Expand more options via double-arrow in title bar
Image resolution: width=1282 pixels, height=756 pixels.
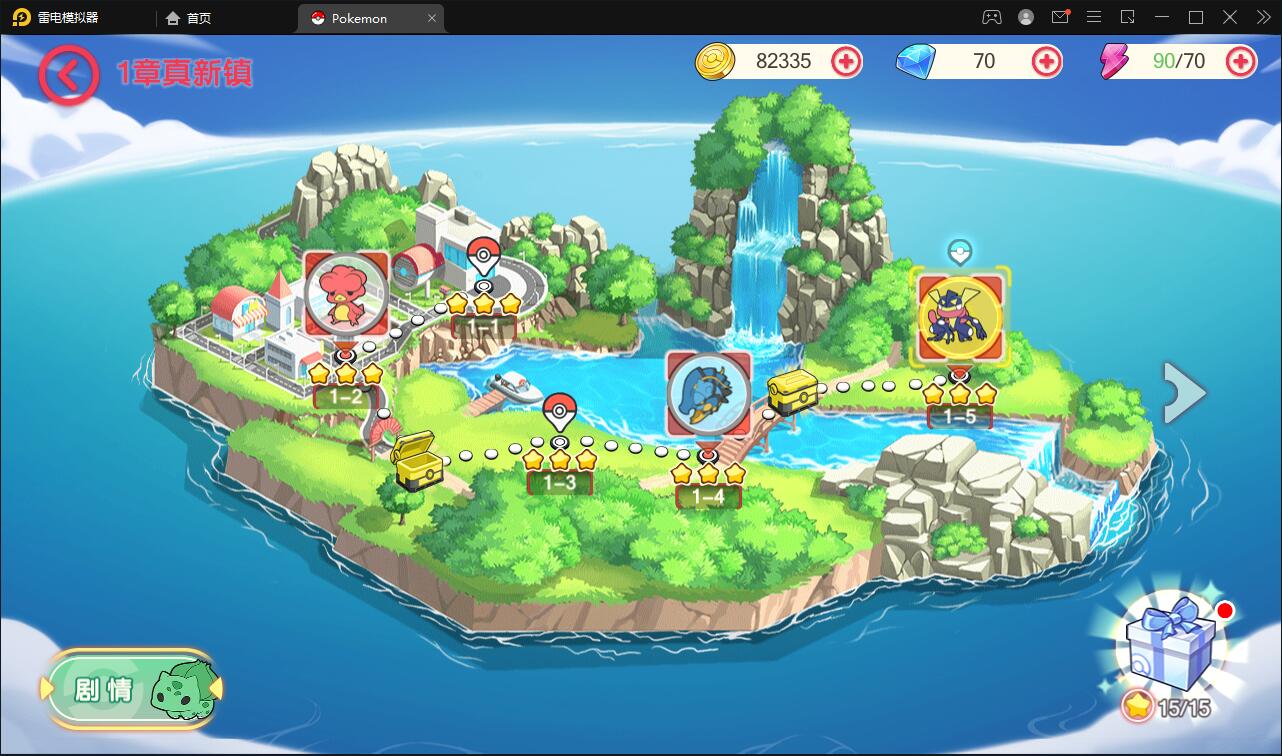1262,16
